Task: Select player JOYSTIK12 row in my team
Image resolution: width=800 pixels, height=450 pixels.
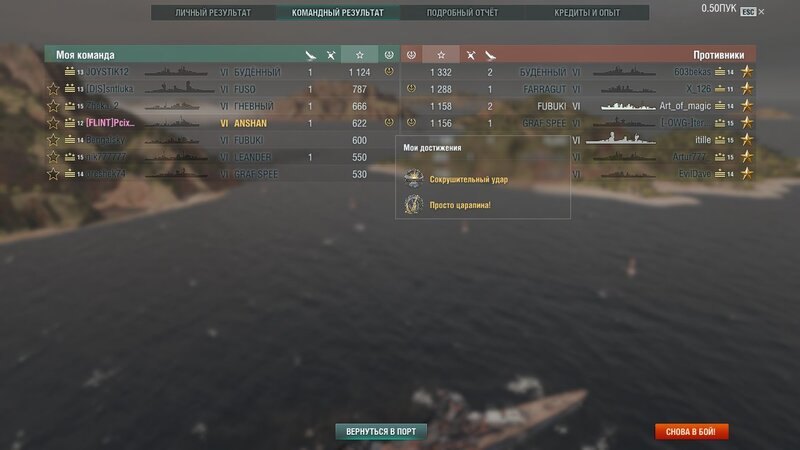Action: (108, 72)
